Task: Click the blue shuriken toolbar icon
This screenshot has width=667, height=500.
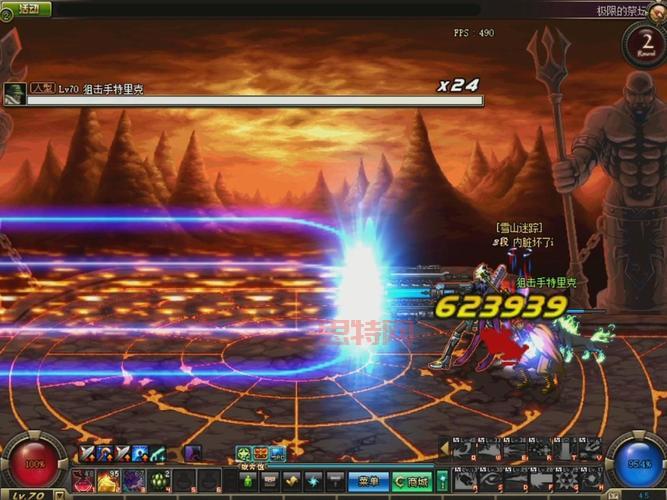Action: click(x=314, y=481)
